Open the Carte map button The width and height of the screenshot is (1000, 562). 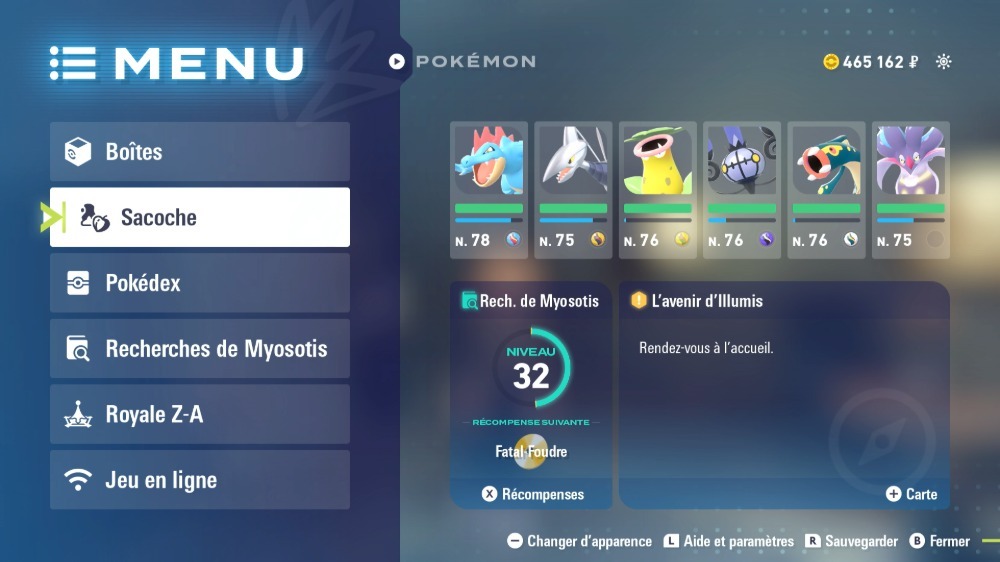[x=911, y=494]
